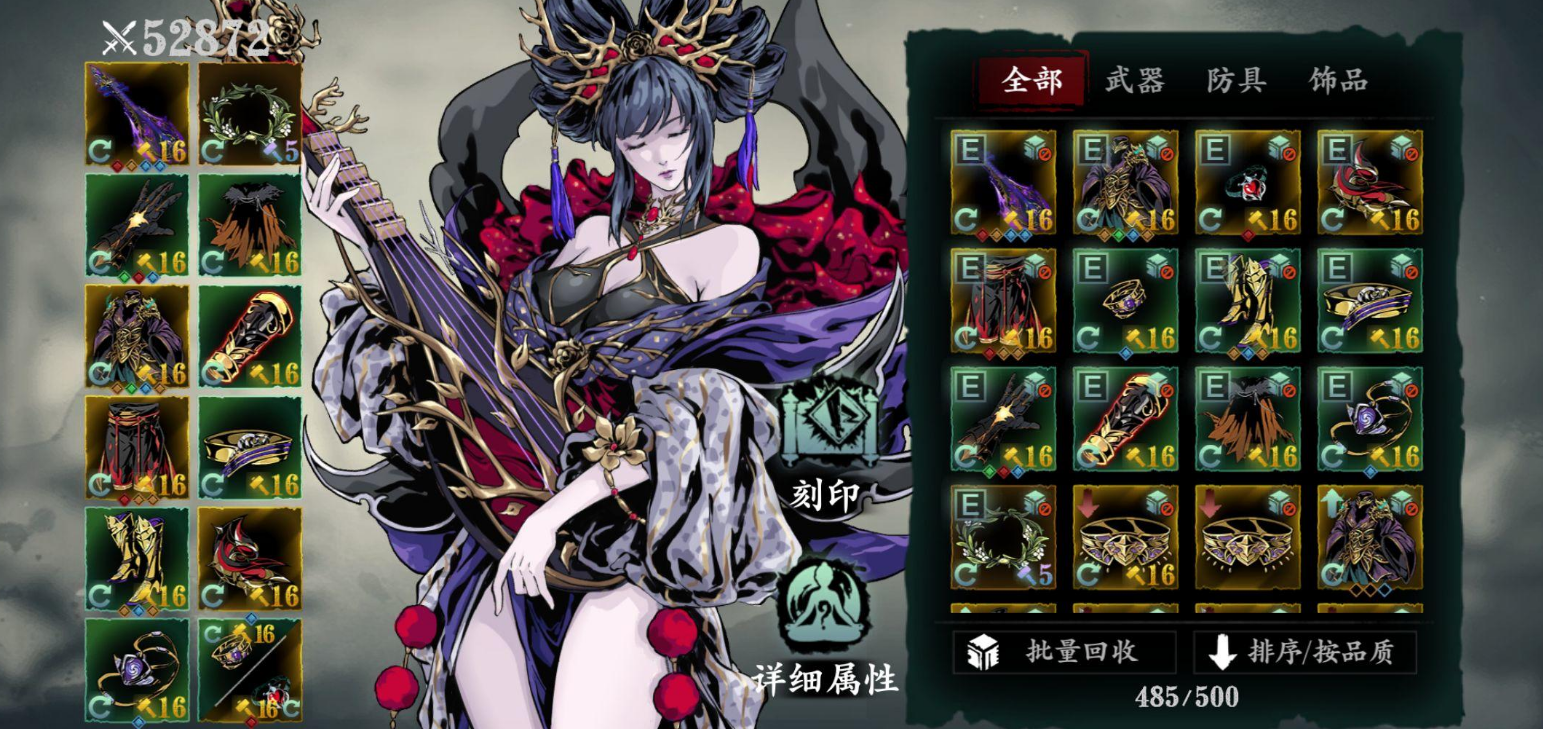Image resolution: width=1543 pixels, height=729 pixels.
Task: Show the 饰品 accessories tab
Action: (x=1338, y=81)
